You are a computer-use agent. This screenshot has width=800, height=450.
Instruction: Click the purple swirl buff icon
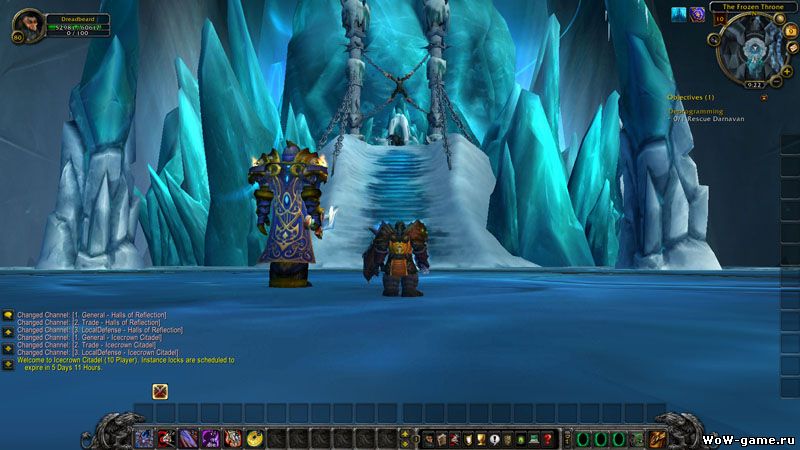(x=696, y=14)
